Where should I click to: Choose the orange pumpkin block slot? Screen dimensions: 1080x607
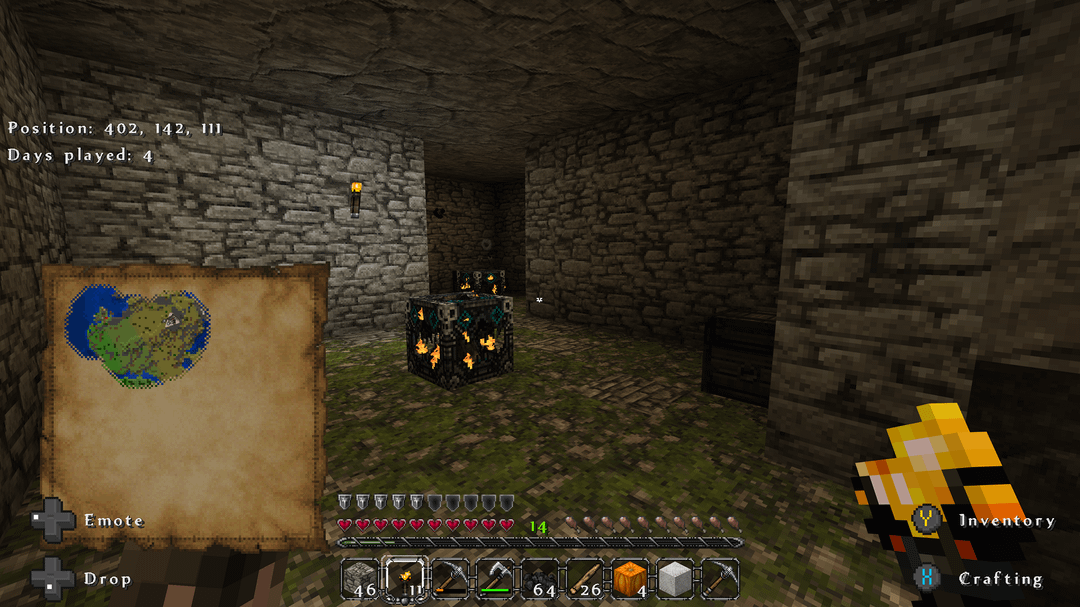(631, 578)
